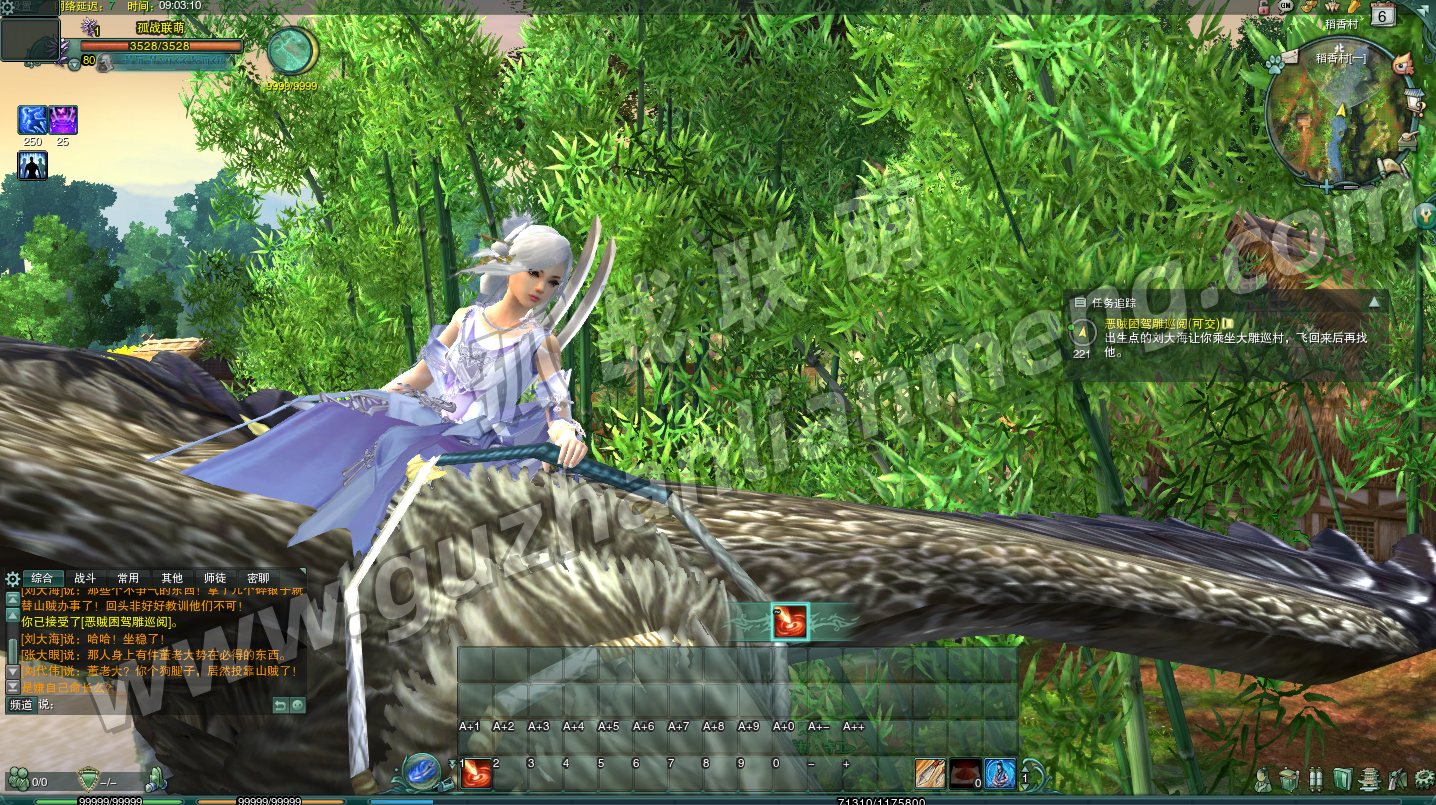
Task: Open the system settings gear in bottom-right menu
Action: point(1424,778)
